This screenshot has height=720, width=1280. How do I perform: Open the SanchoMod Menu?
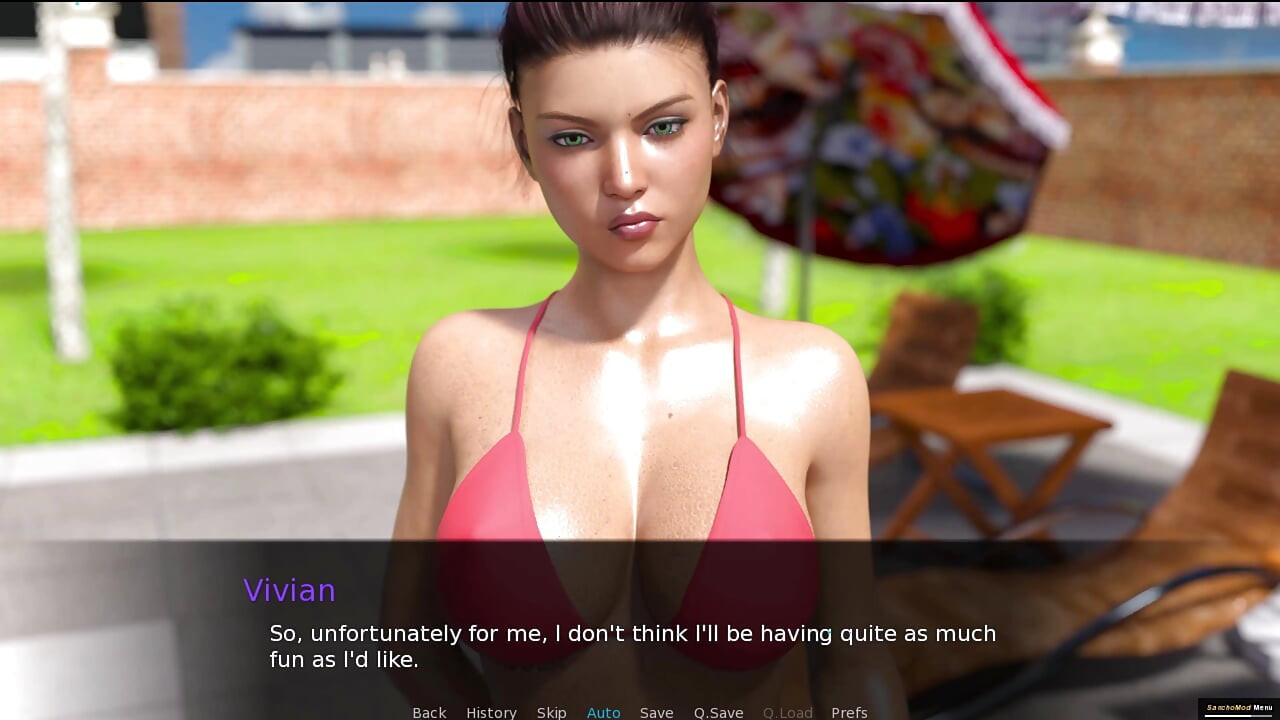click(1239, 708)
